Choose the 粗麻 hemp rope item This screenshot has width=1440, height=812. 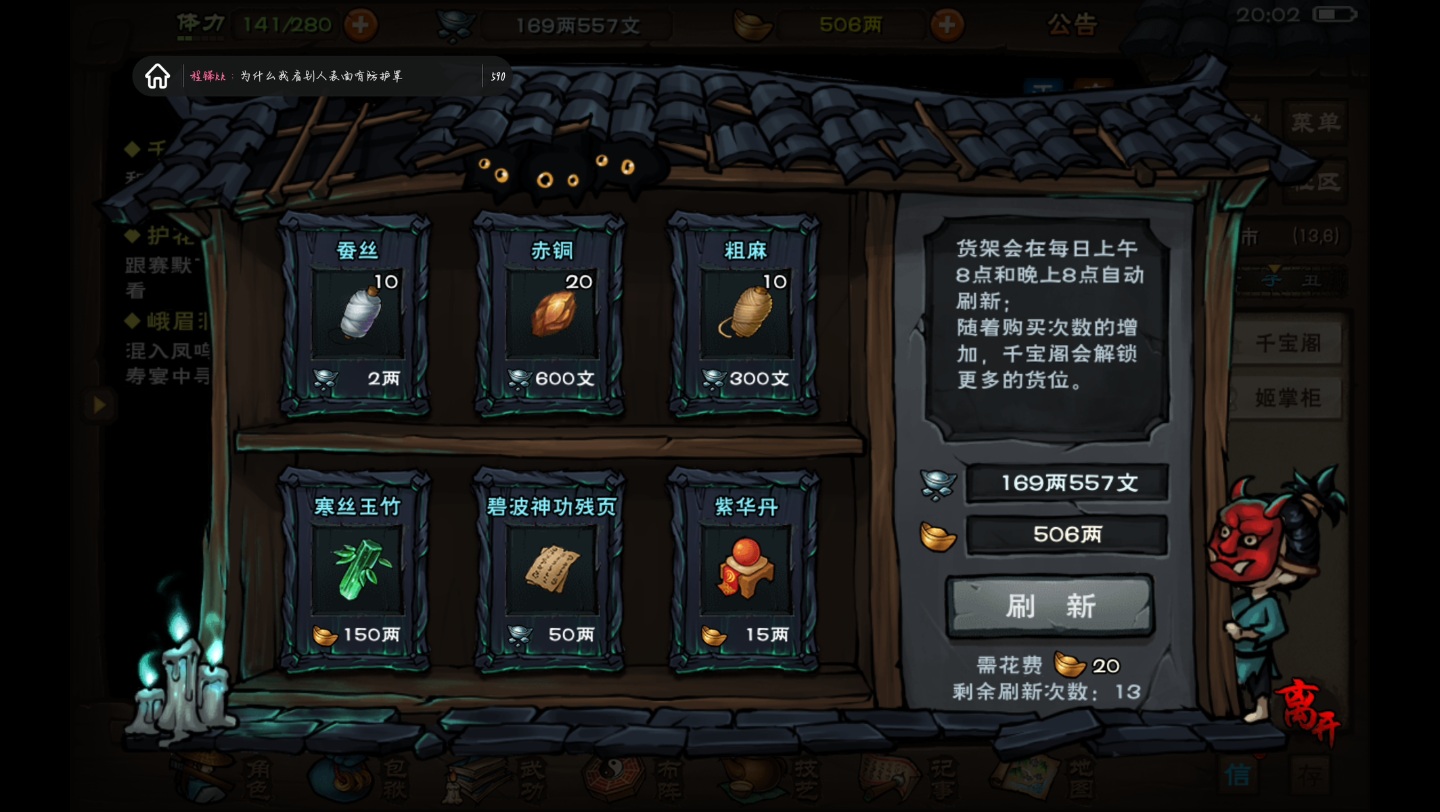(x=744, y=315)
